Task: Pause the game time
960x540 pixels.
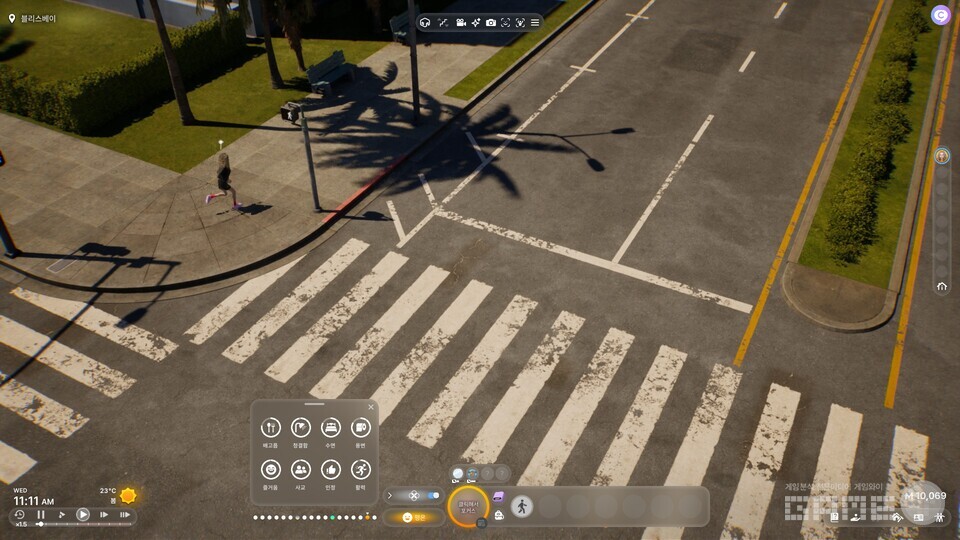Action: click(x=41, y=515)
